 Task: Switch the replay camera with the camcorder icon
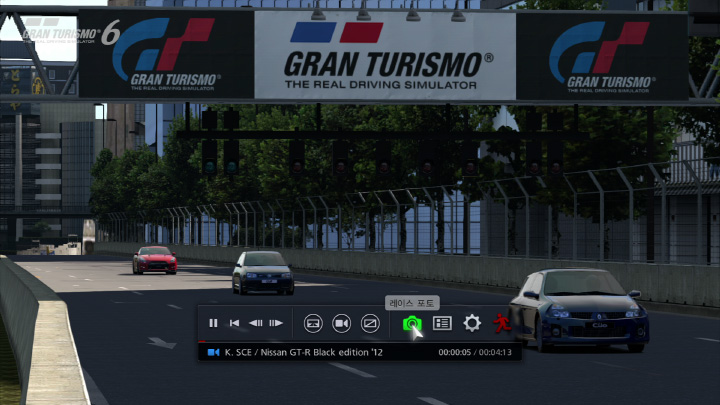point(341,323)
